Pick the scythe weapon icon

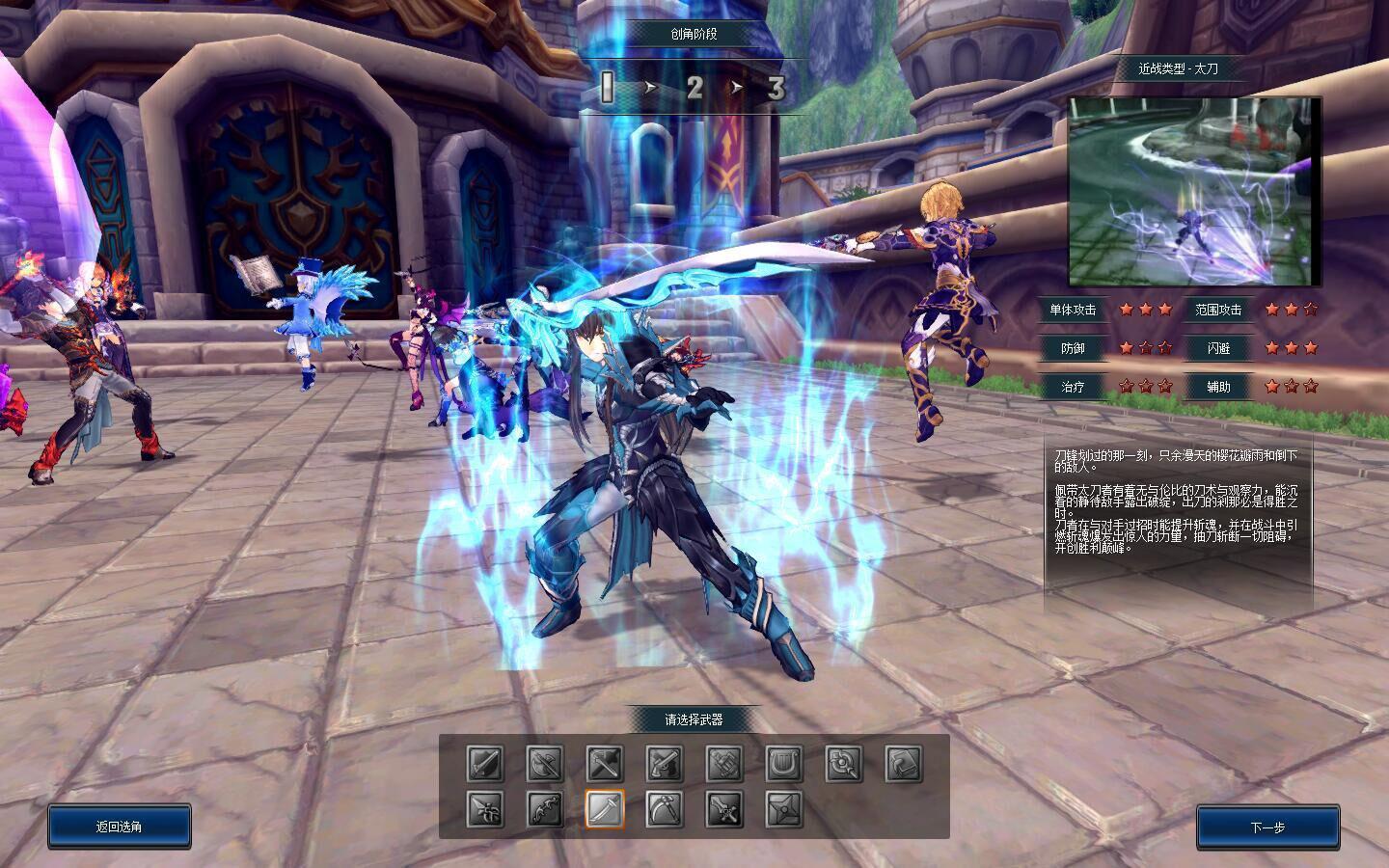coord(665,809)
